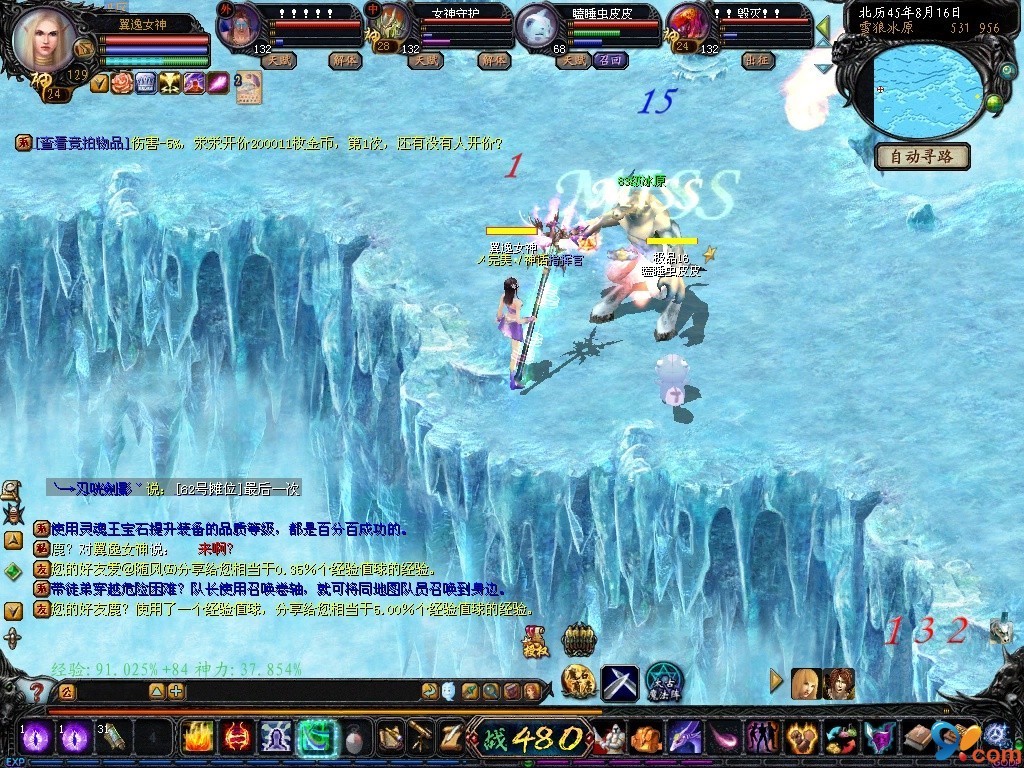Activate the flame skill on the hotbar

click(197, 738)
